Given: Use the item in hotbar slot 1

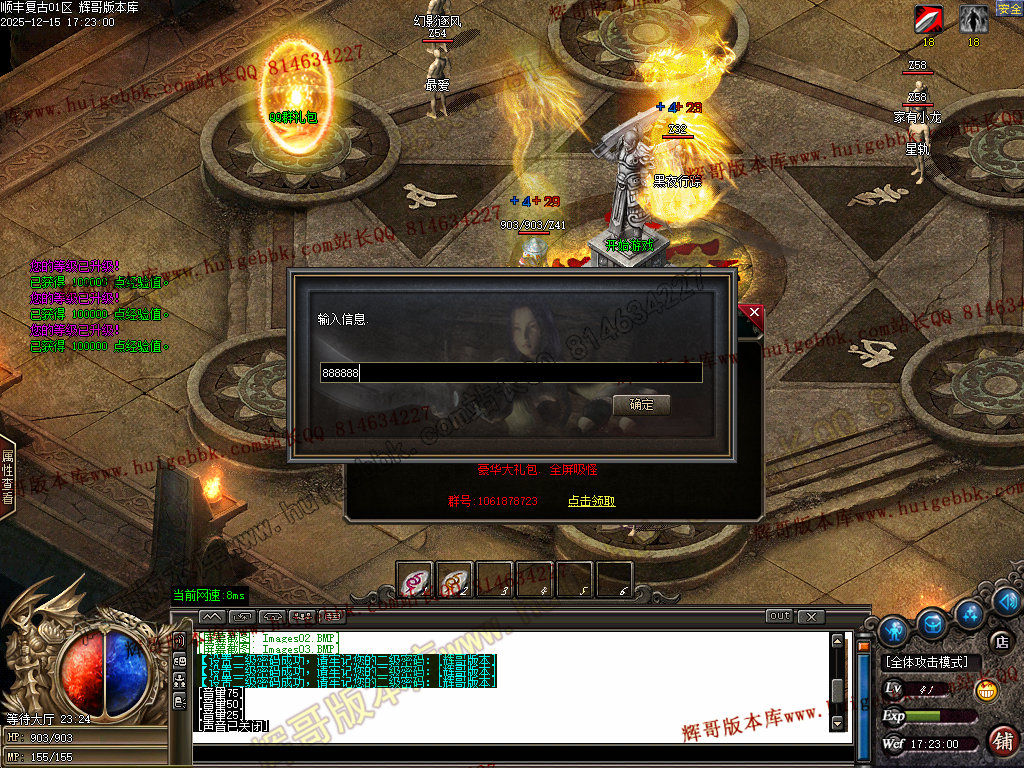Looking at the screenshot, I should pos(414,580).
